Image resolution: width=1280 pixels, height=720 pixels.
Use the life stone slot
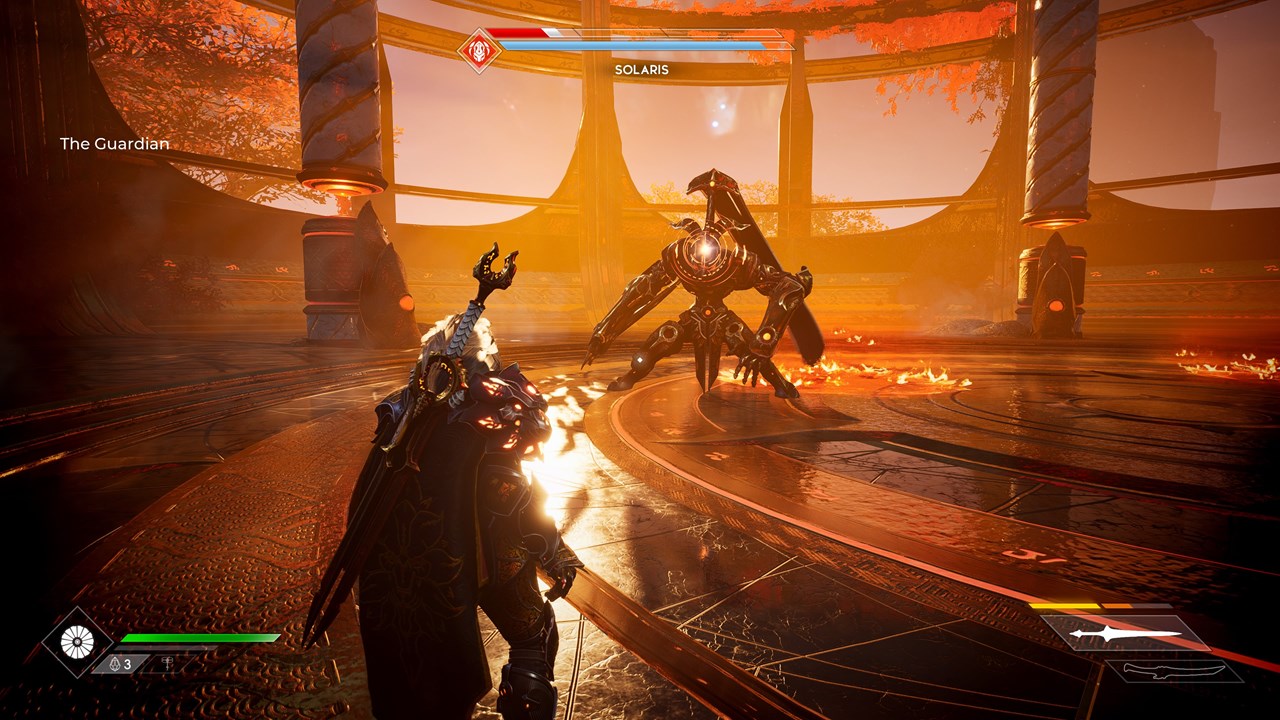(121, 663)
